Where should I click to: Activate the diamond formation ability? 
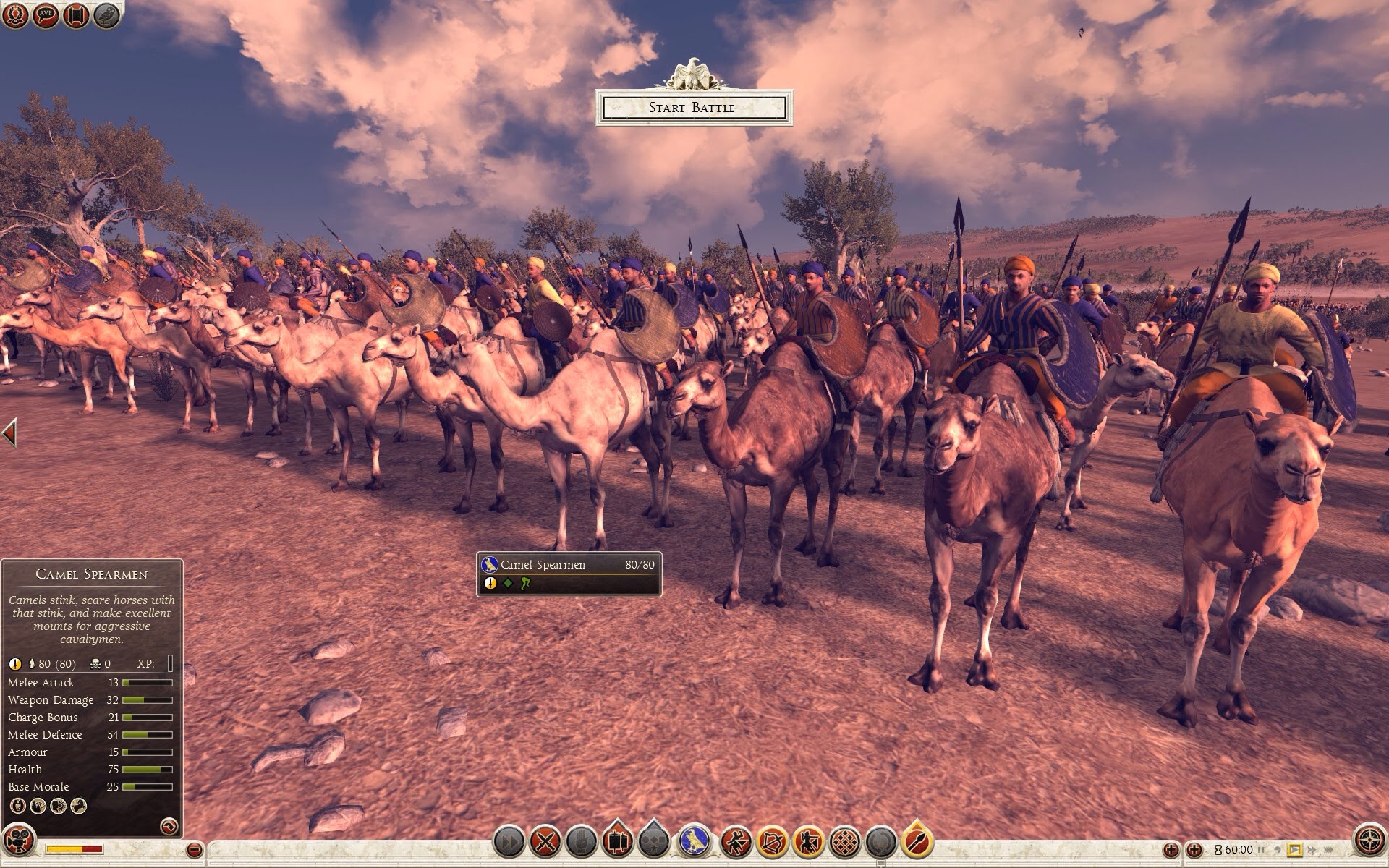click(846, 842)
